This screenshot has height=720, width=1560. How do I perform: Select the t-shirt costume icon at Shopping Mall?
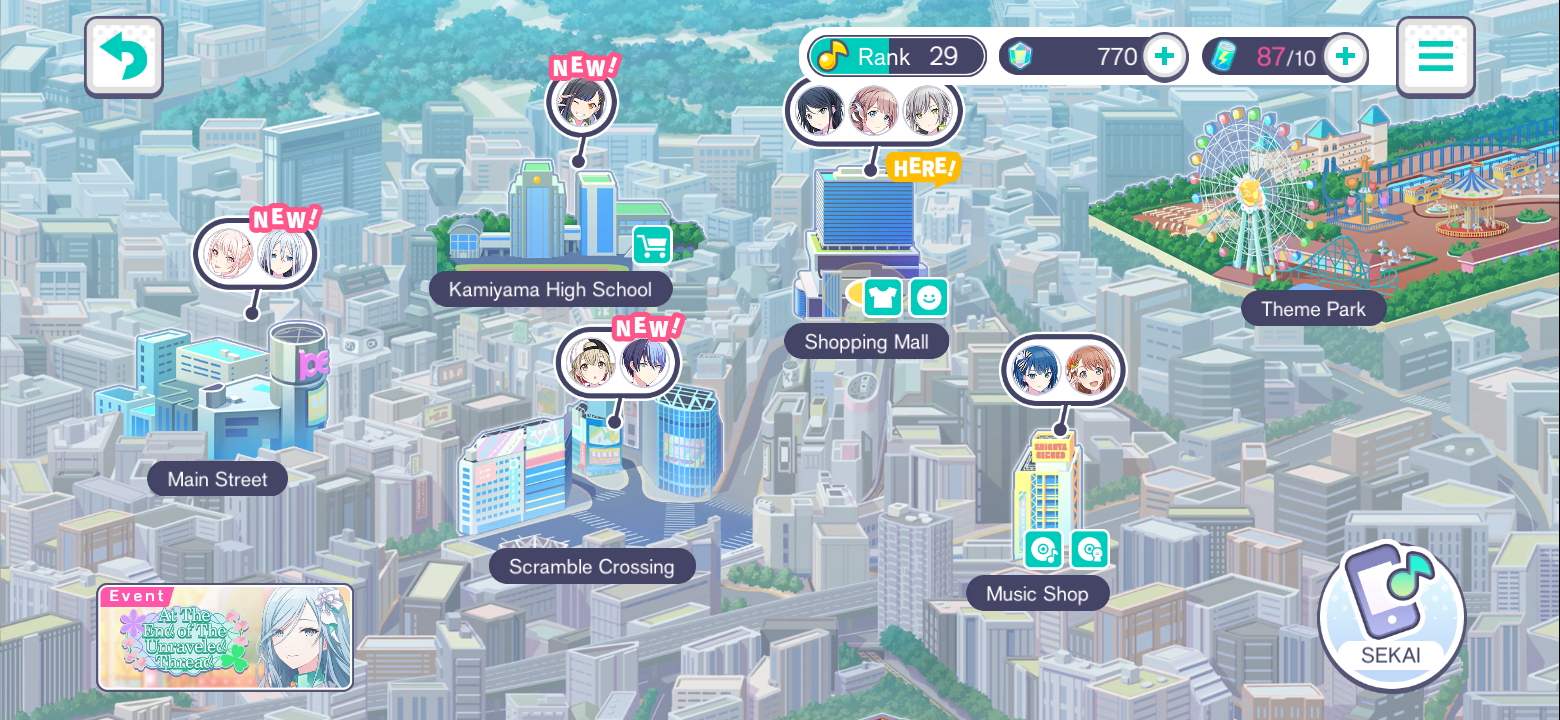882,298
